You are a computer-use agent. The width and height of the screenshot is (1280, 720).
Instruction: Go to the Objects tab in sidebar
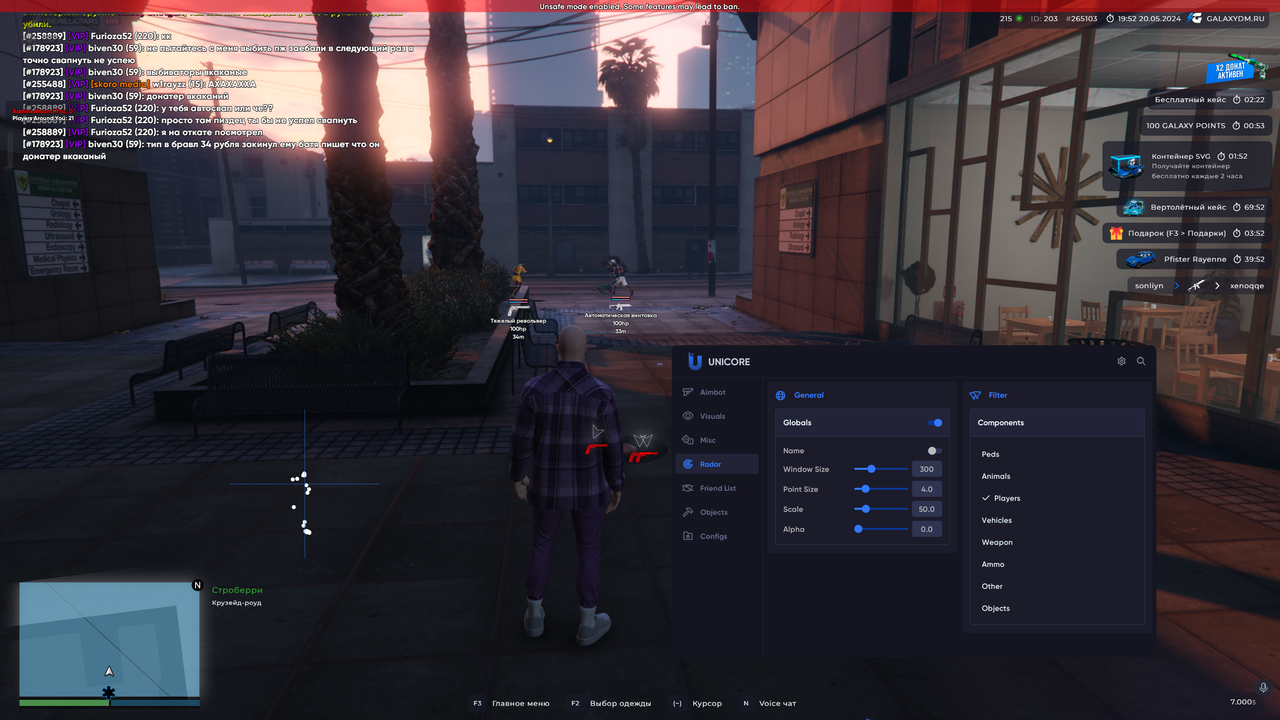pyautogui.click(x=713, y=512)
